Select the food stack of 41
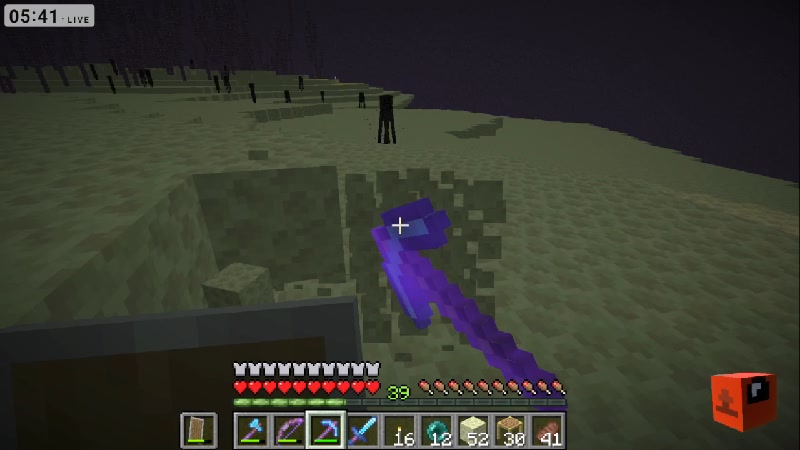Image resolution: width=800 pixels, height=450 pixels. pos(548,431)
